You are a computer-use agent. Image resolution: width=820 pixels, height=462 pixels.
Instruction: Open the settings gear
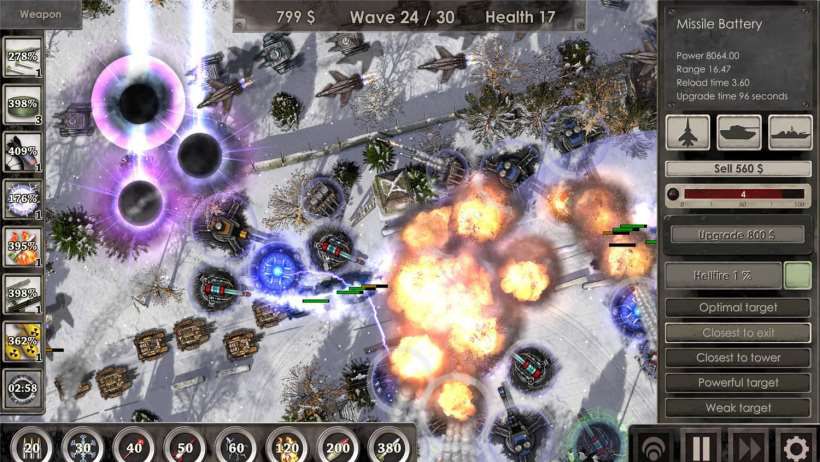796,445
